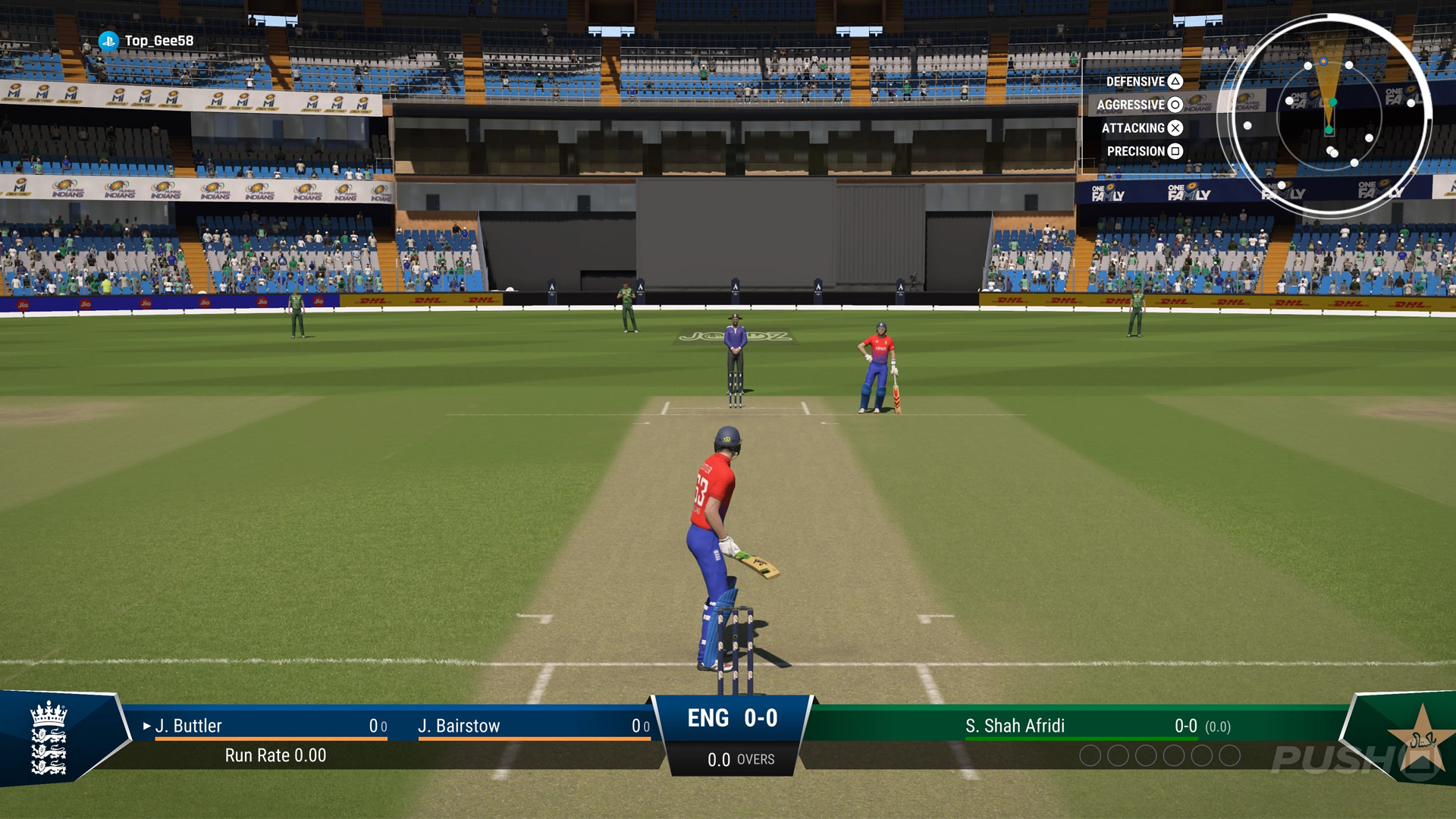Image resolution: width=1456 pixels, height=819 pixels.
Task: Click the circular field placement radar
Action: click(1329, 115)
